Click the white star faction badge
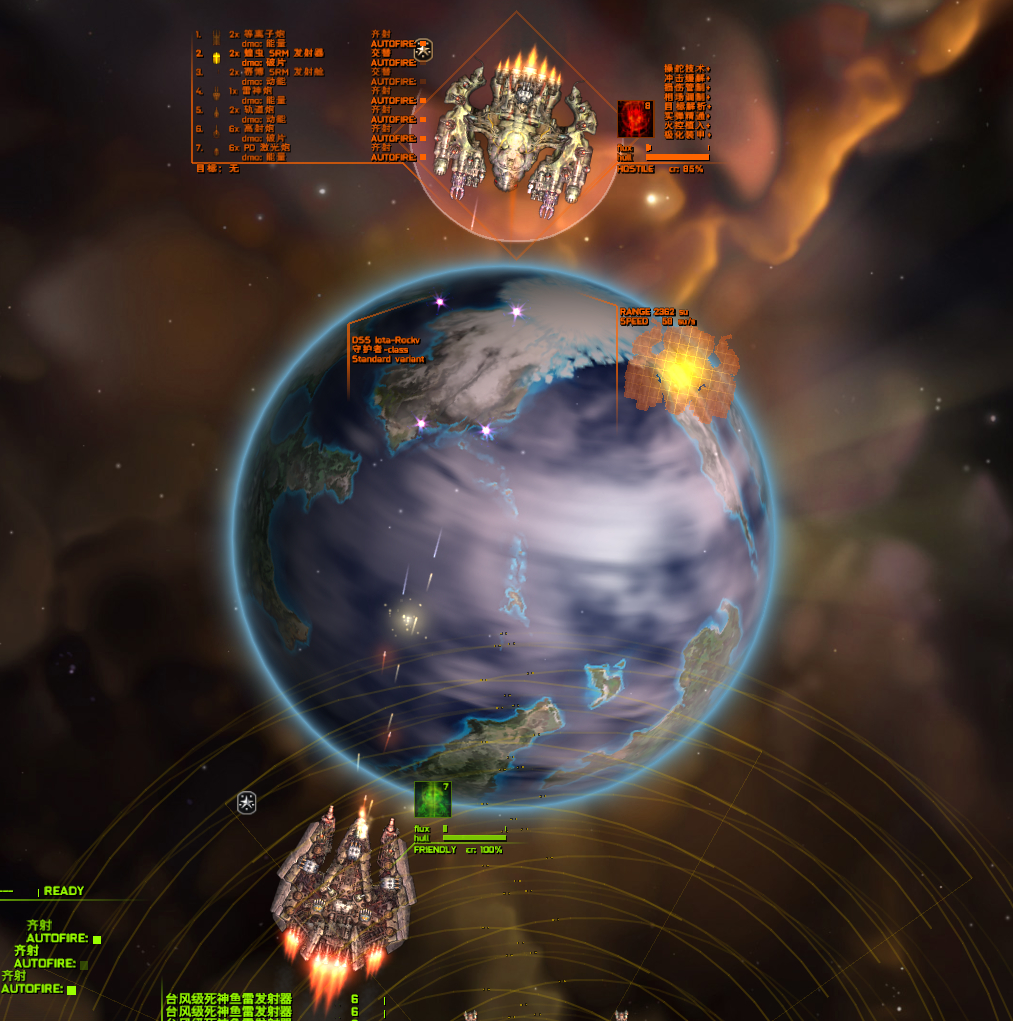The image size is (1013, 1021). pos(247,802)
